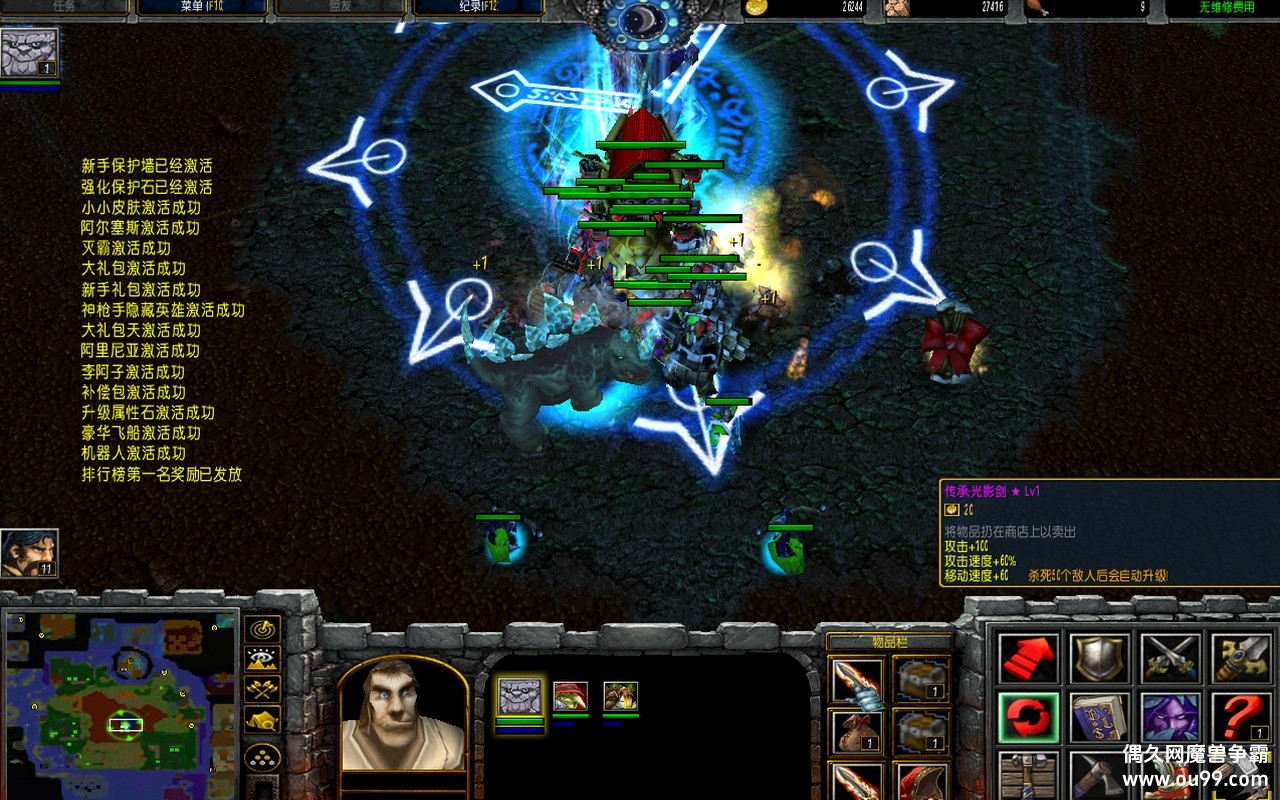Activate the red up-arrow command
Screen dimensions: 1280x800
[1029, 659]
